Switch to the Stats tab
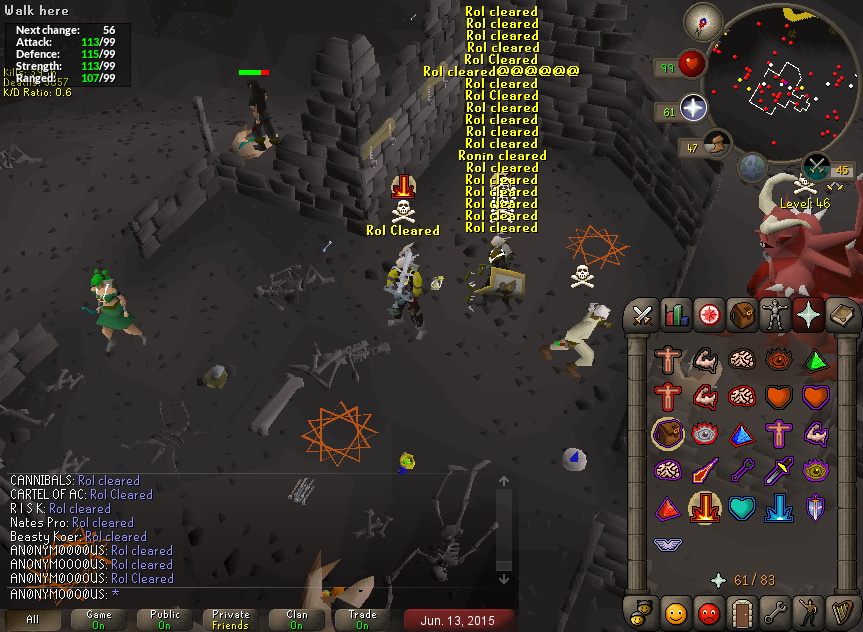 click(x=675, y=316)
